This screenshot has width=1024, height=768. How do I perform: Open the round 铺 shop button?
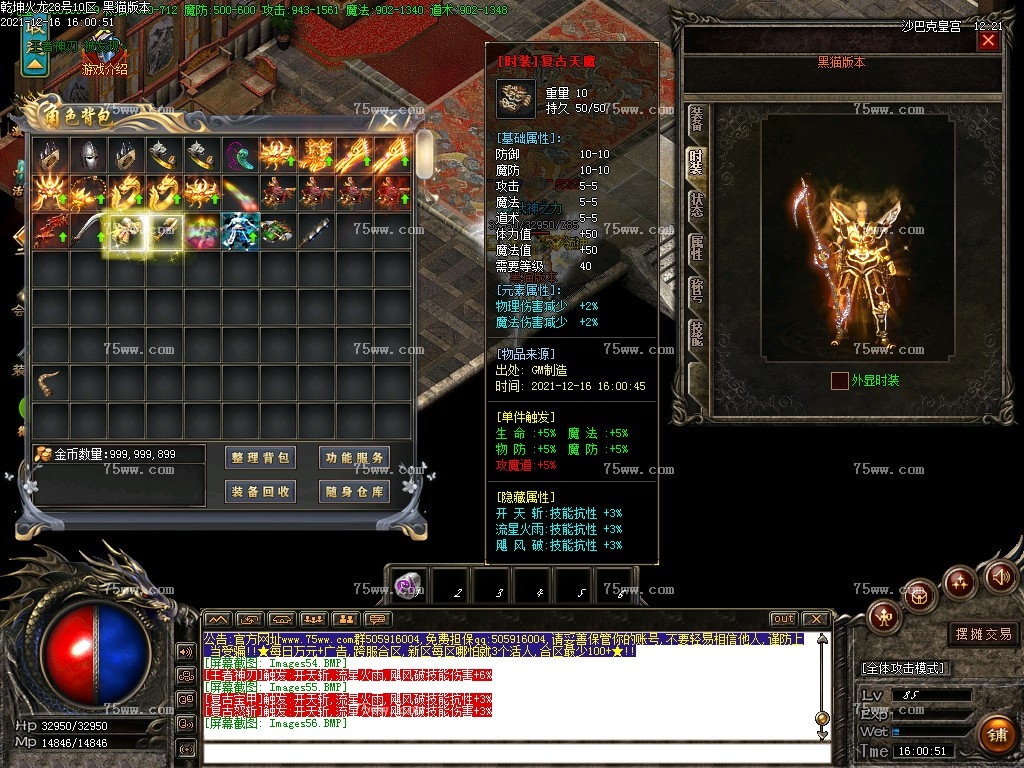995,735
